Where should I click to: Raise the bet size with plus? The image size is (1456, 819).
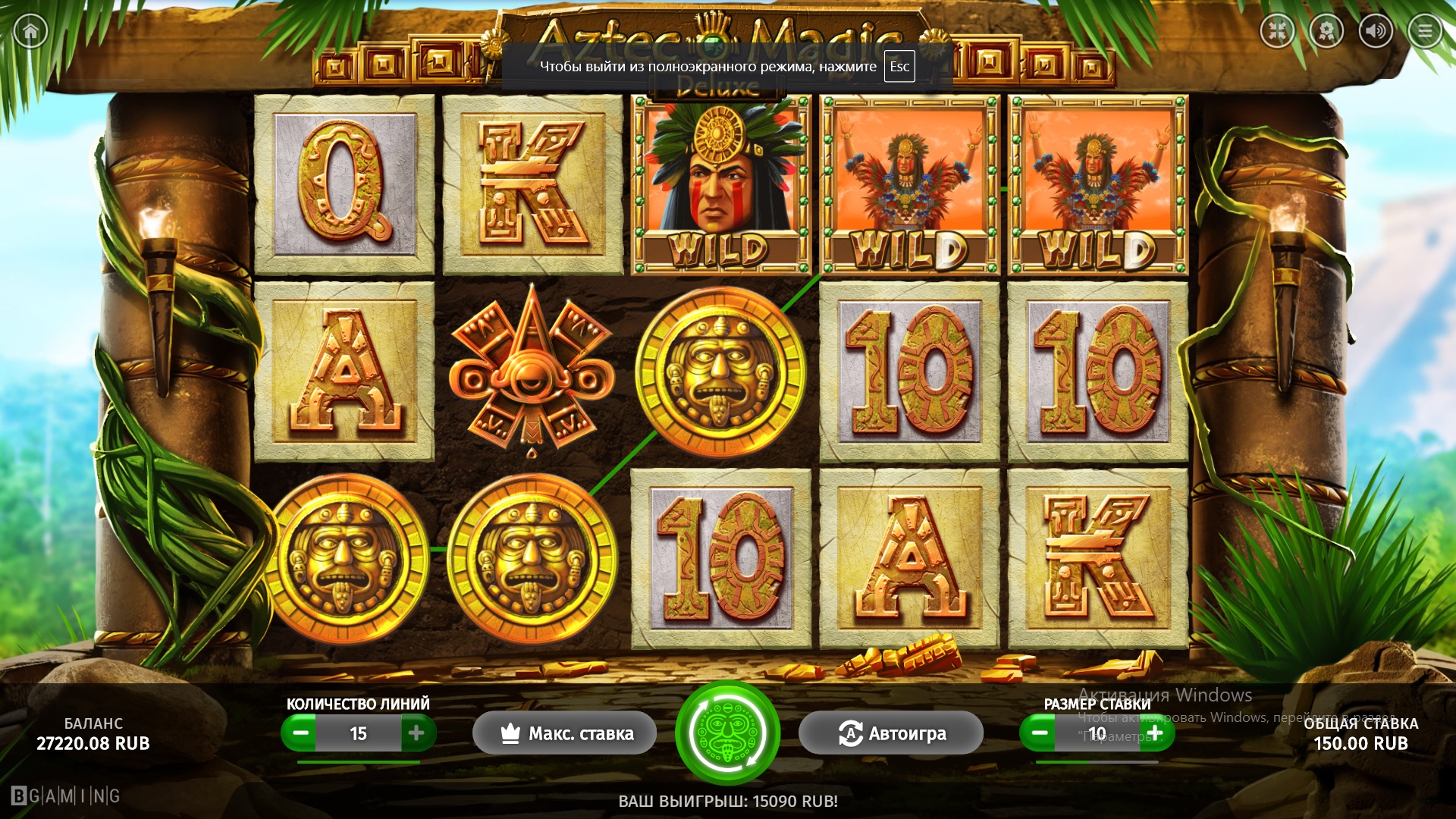coord(1155,733)
